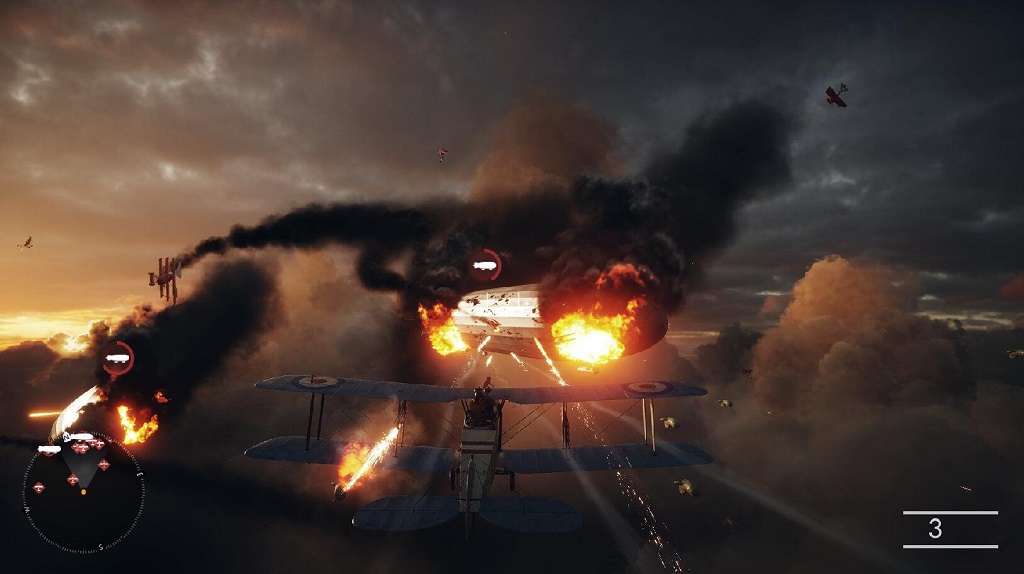Select the airship marker beside the minimap smoke
Screen dimensions: 1024x574
118,358
